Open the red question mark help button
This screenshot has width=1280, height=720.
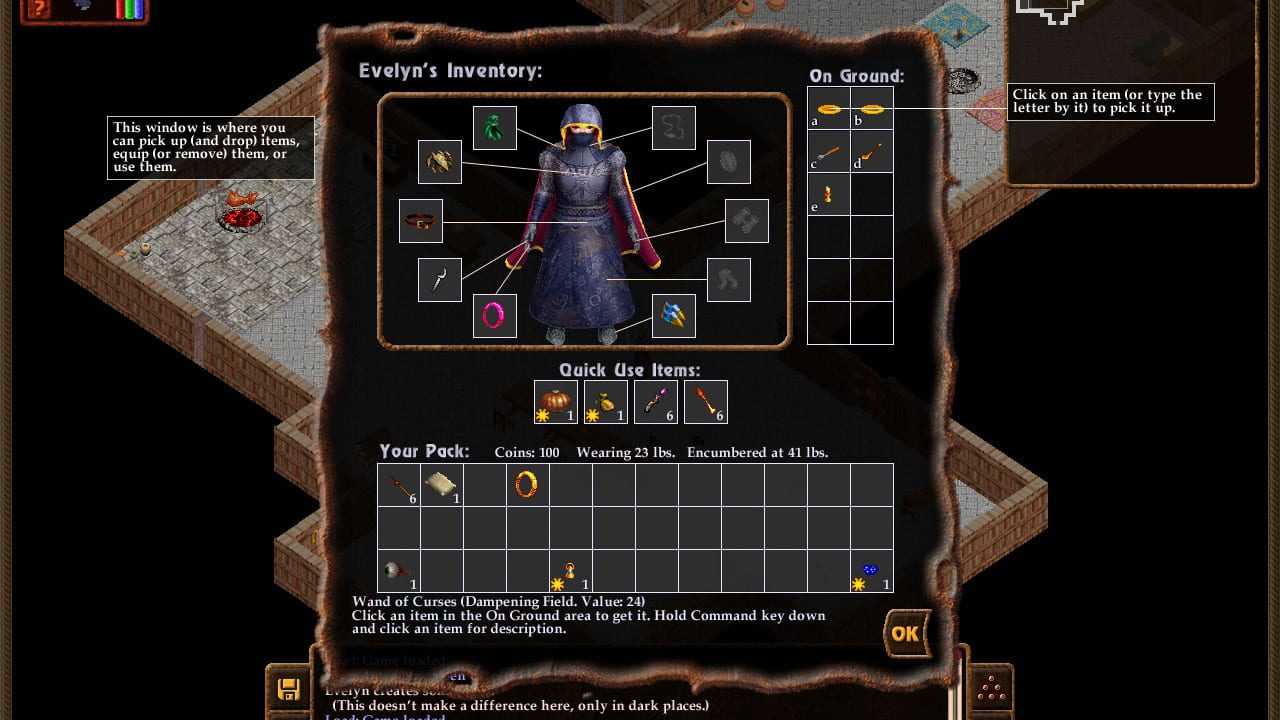click(x=40, y=9)
